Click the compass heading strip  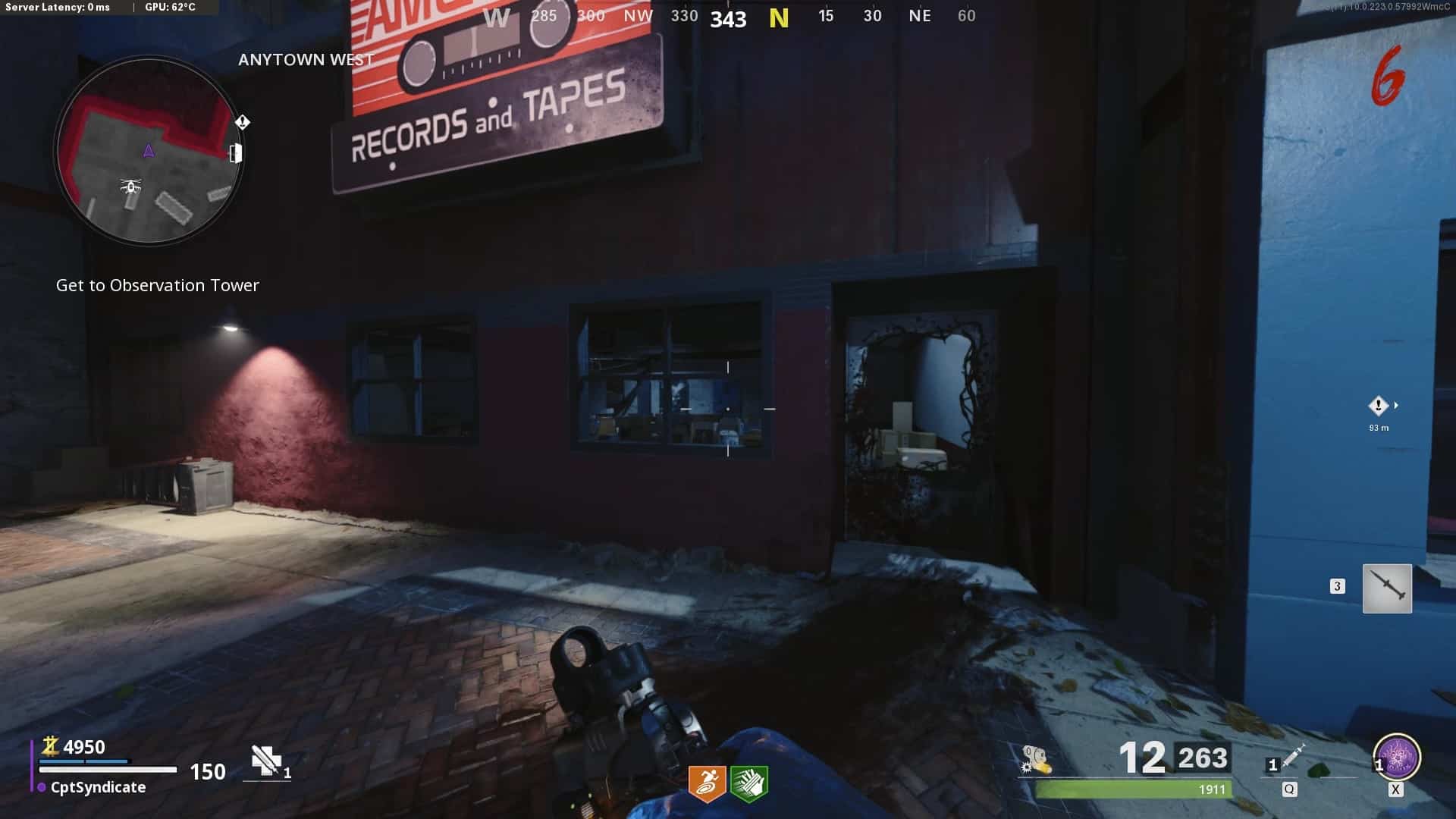[x=728, y=17]
